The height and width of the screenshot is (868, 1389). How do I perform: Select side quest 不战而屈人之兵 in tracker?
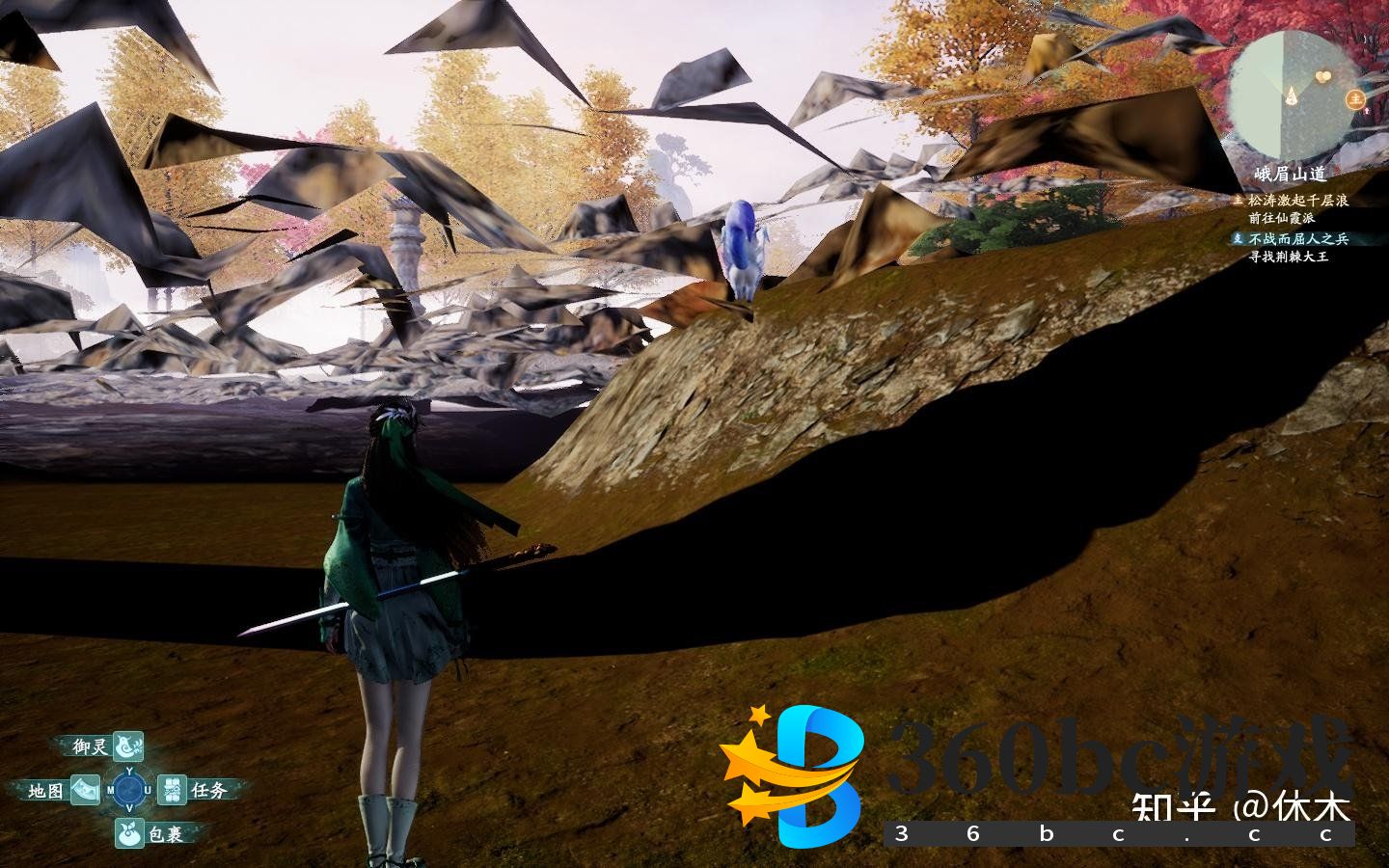1296,238
